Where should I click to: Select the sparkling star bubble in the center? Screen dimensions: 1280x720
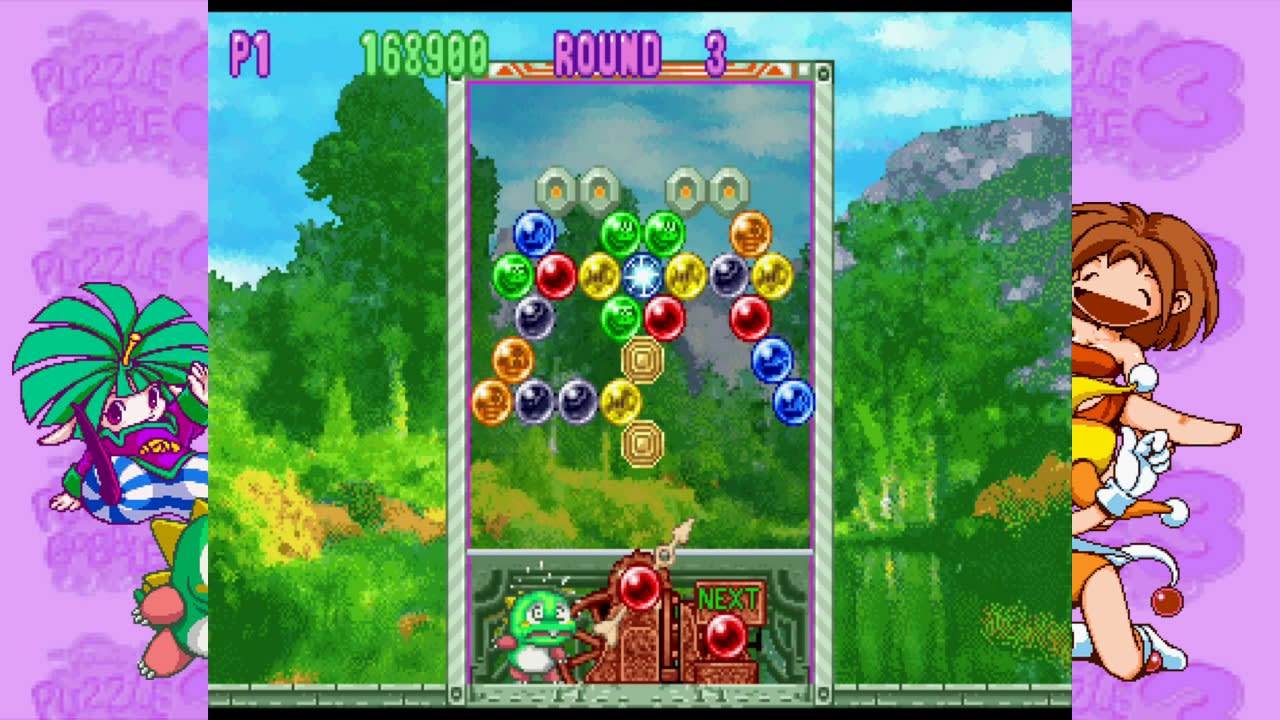pyautogui.click(x=644, y=273)
